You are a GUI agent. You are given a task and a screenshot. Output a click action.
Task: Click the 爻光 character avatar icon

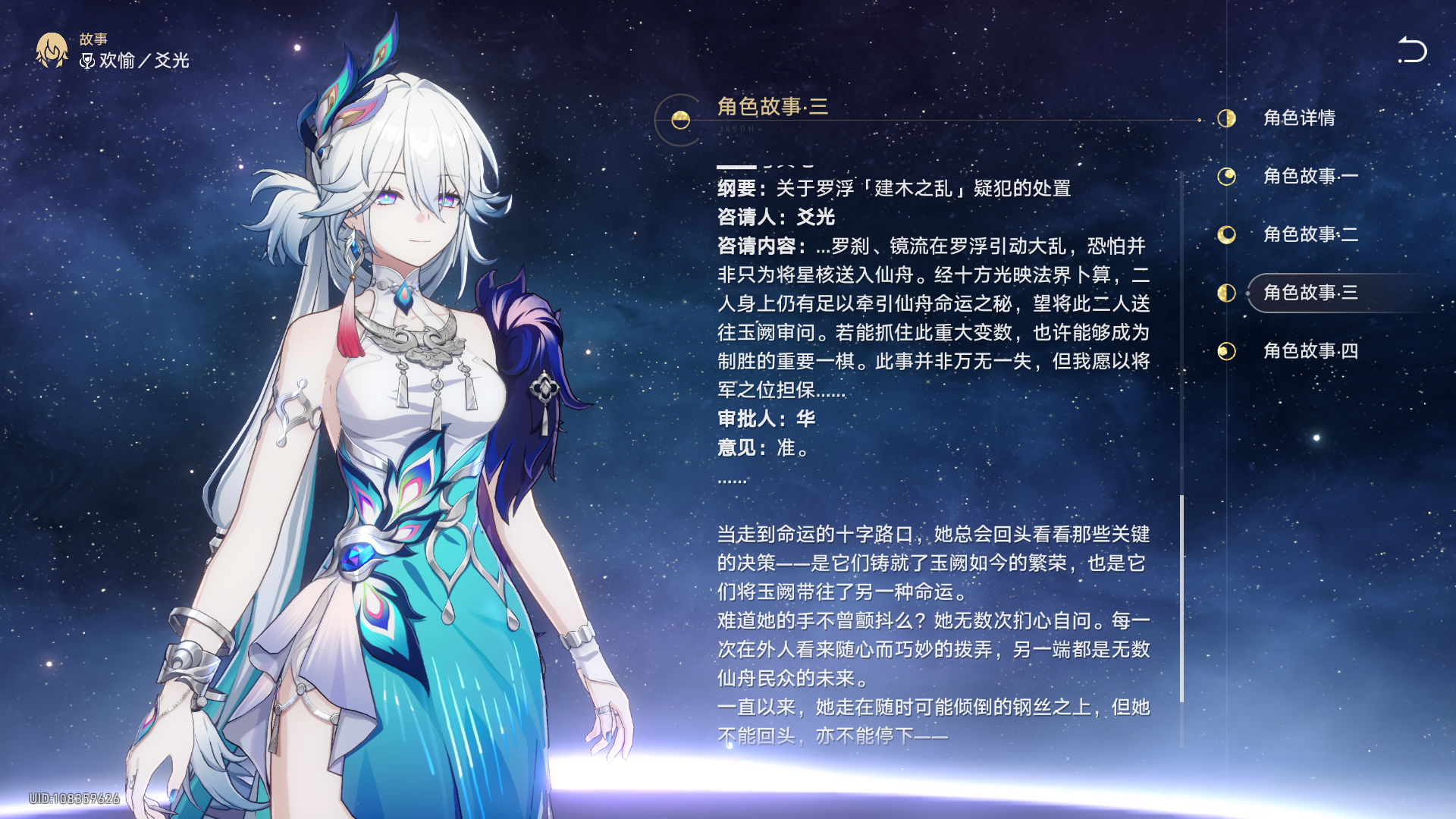50,52
